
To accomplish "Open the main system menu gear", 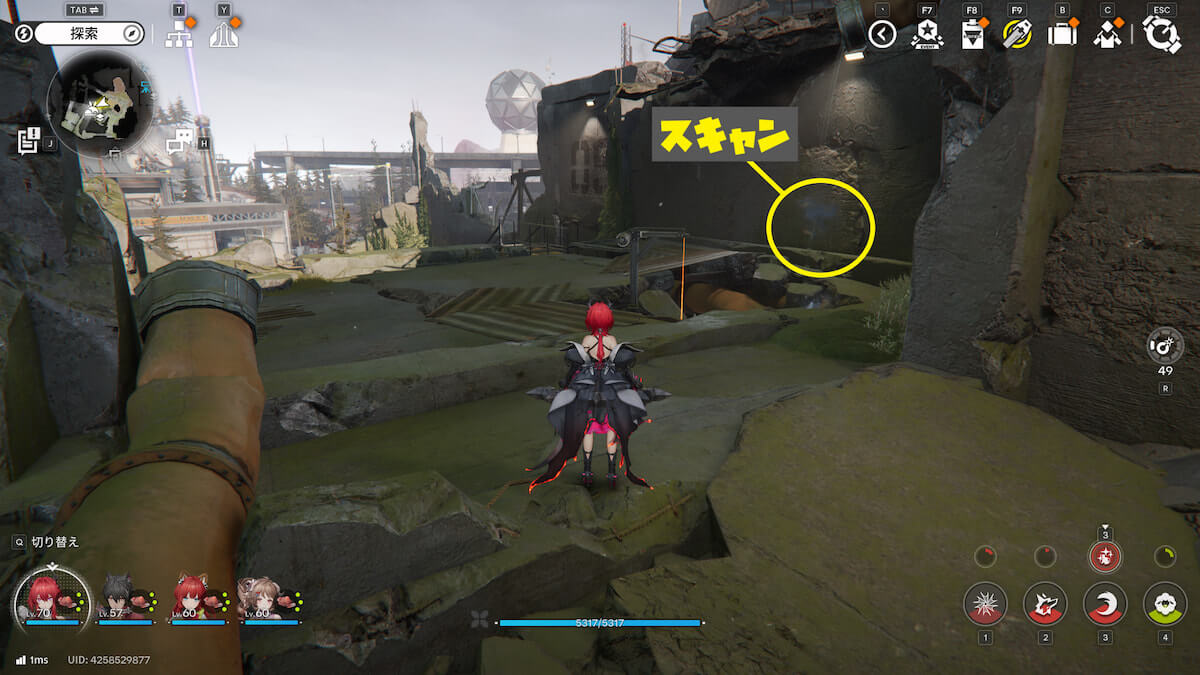I will tap(1161, 35).
